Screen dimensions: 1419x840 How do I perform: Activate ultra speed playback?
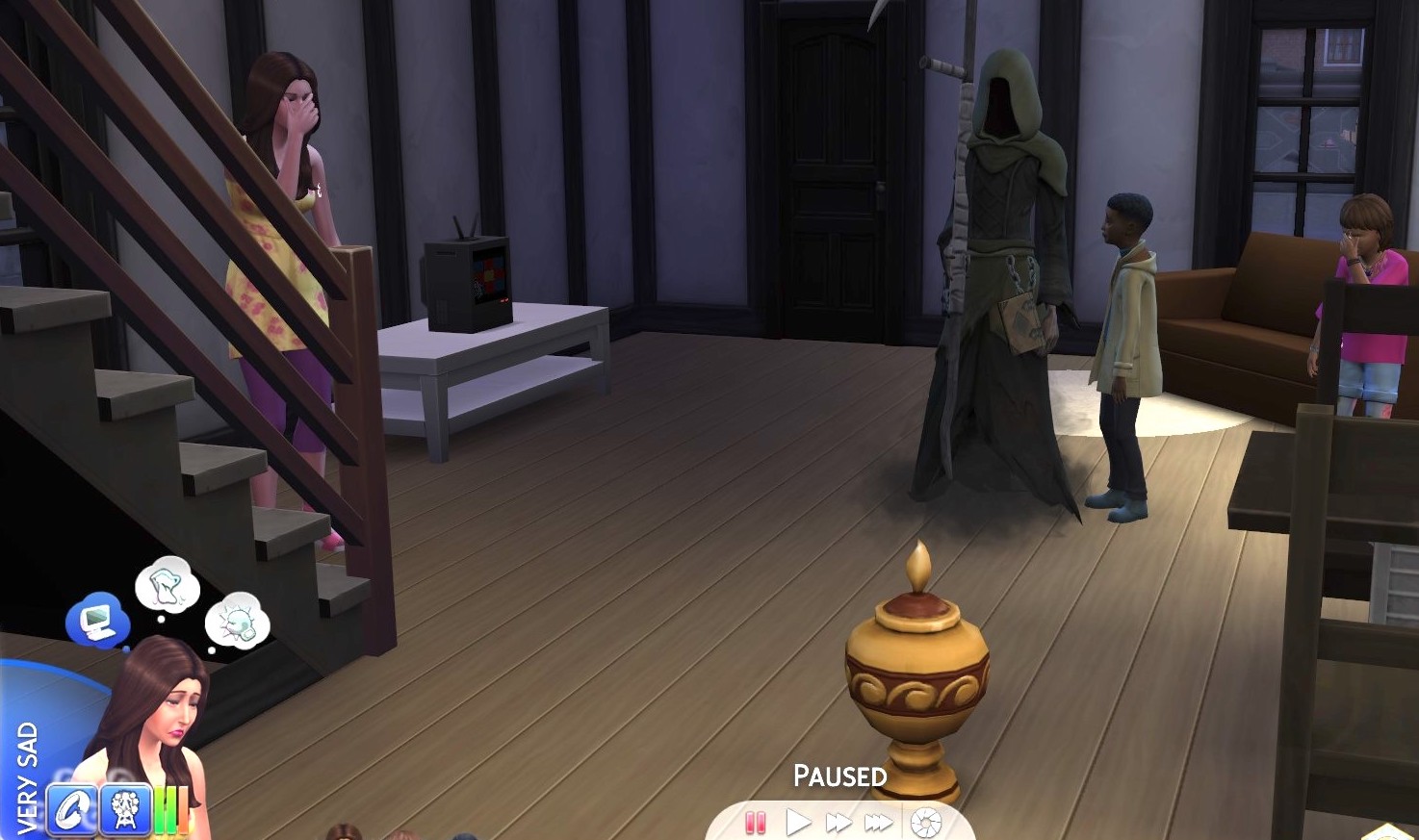coord(877,824)
